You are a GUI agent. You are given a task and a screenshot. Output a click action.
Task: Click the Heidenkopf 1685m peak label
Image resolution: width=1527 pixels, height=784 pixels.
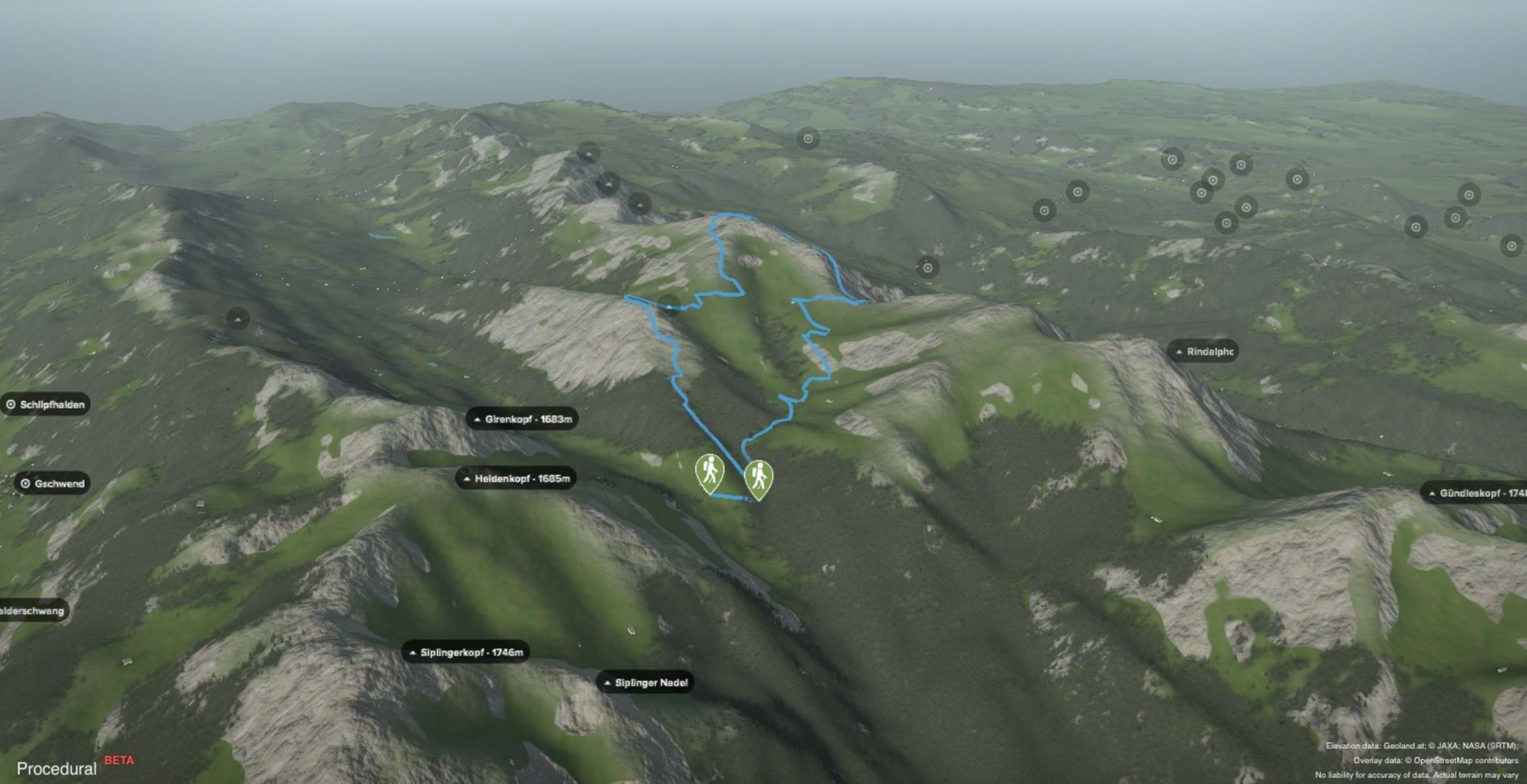pyautogui.click(x=516, y=478)
